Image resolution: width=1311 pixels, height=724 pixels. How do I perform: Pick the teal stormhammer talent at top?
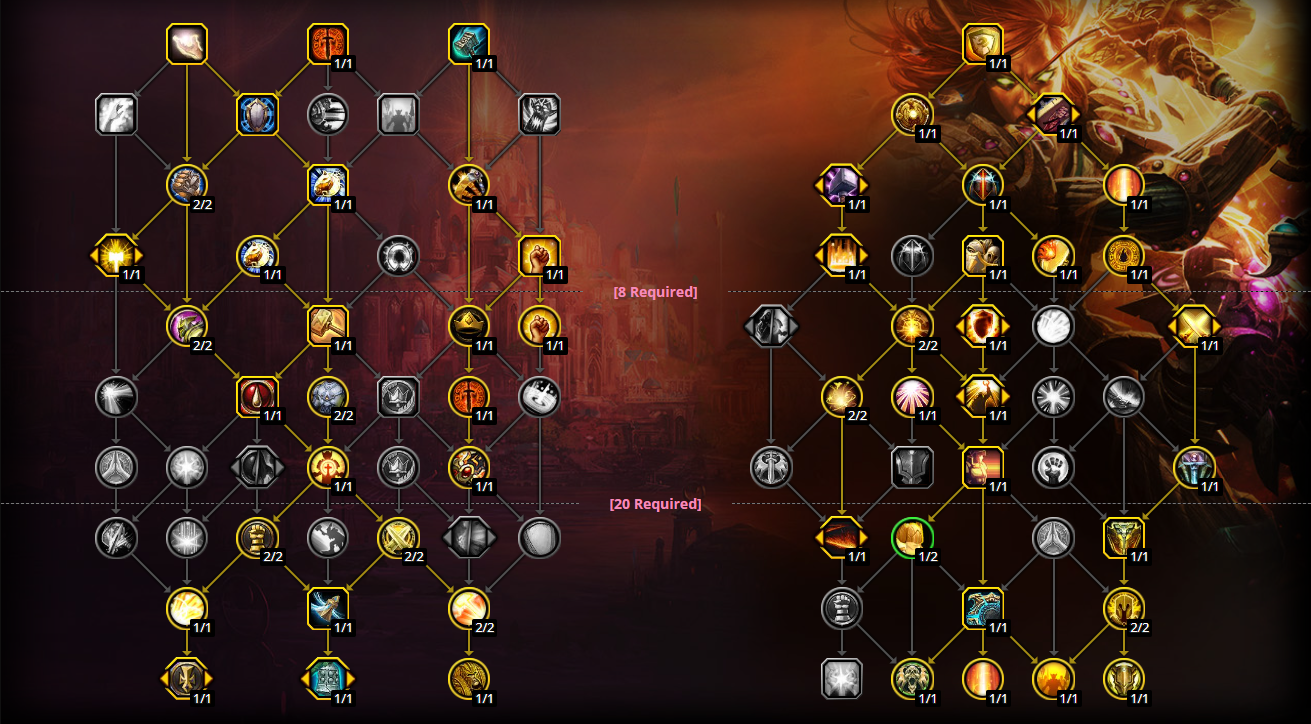[467, 43]
